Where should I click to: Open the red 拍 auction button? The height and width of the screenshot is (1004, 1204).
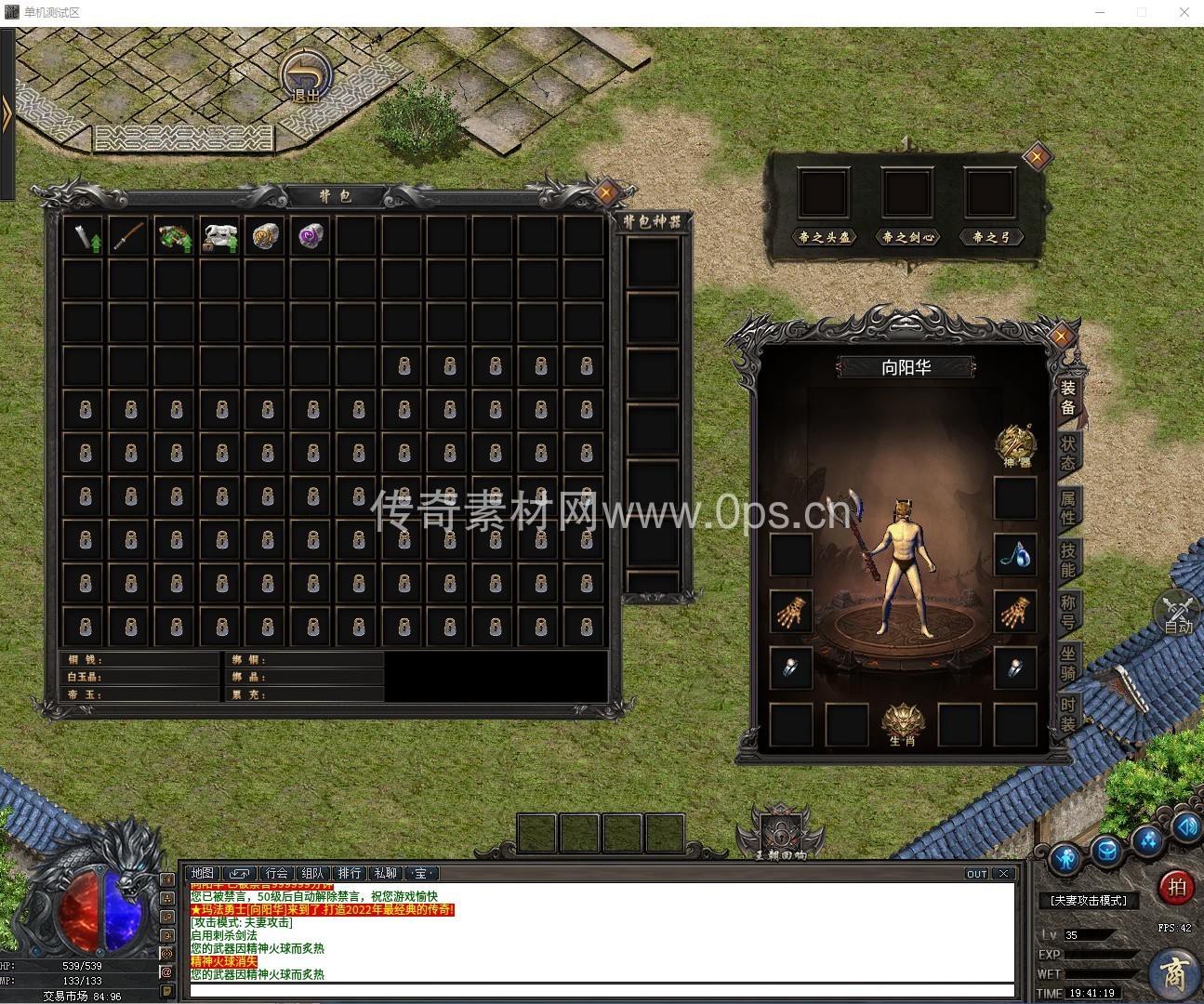pos(1176,887)
